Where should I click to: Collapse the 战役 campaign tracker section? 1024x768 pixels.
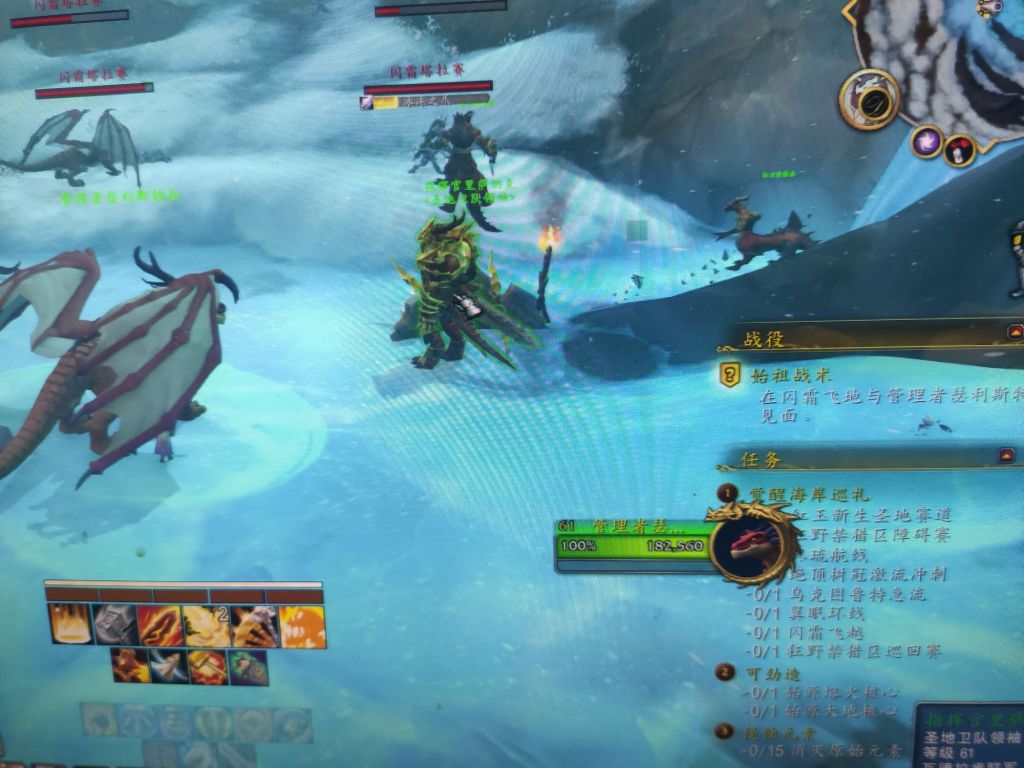[1016, 331]
